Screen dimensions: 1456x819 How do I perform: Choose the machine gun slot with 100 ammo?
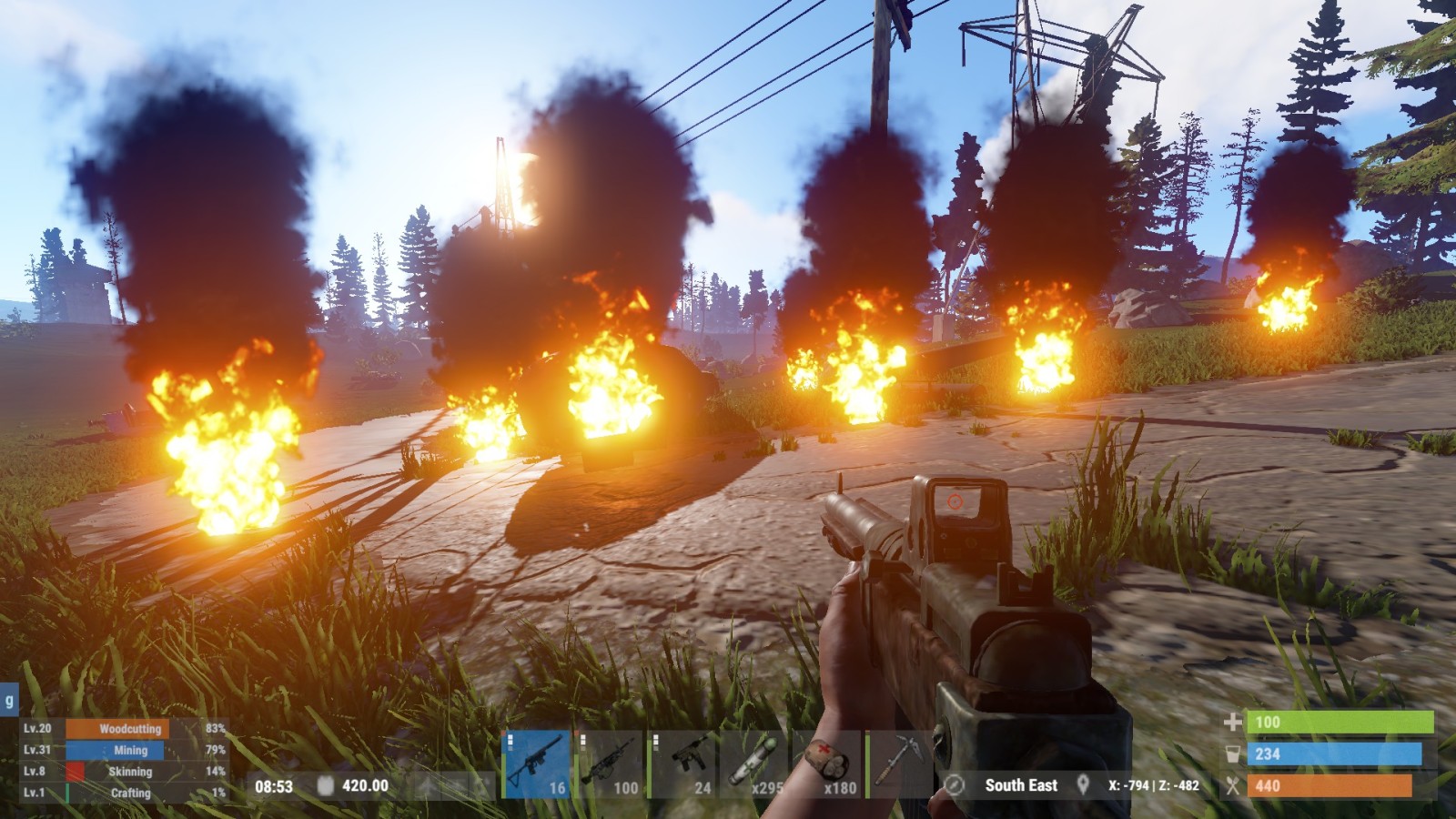coord(609,764)
